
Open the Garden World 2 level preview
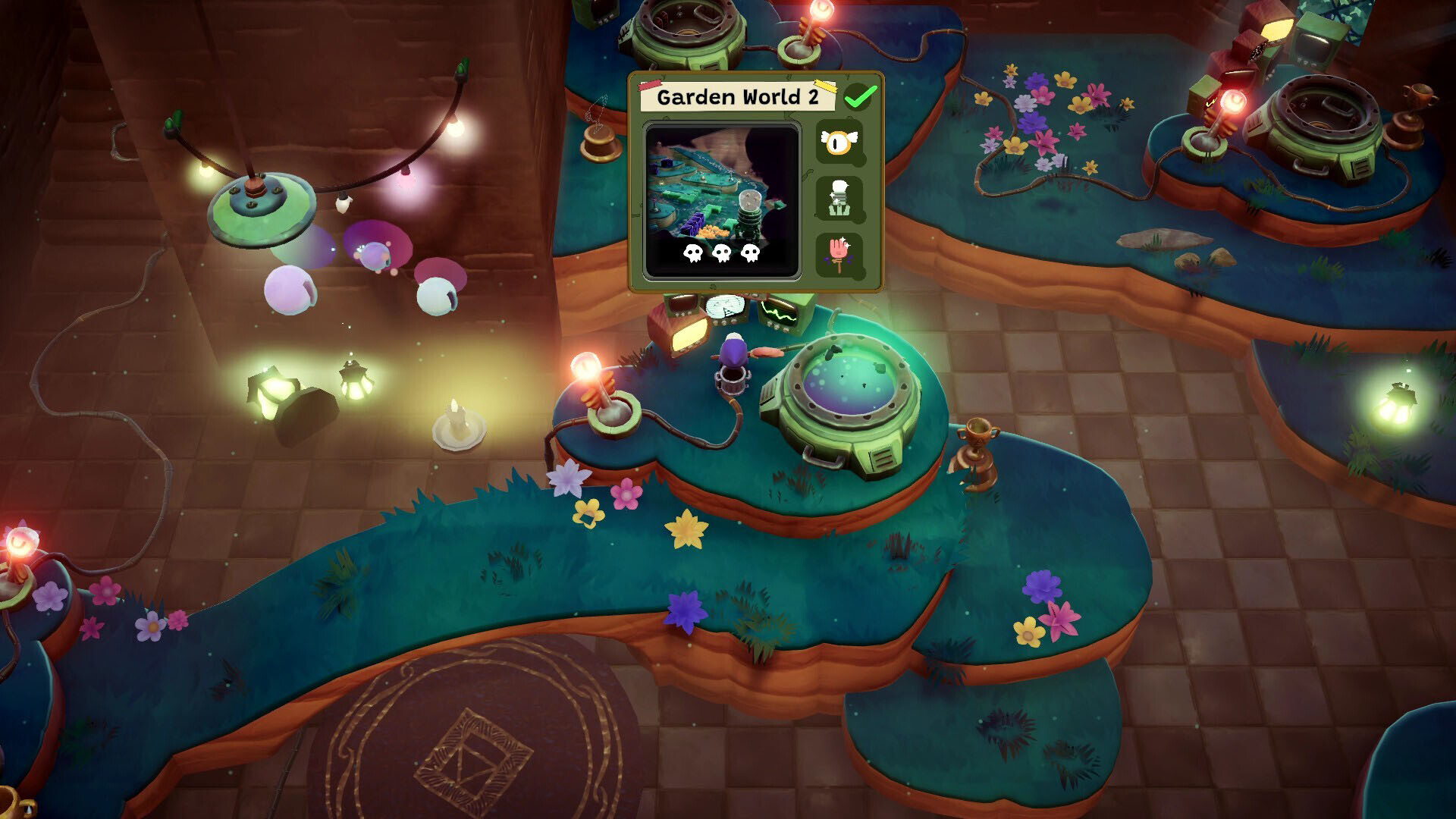[x=721, y=201]
